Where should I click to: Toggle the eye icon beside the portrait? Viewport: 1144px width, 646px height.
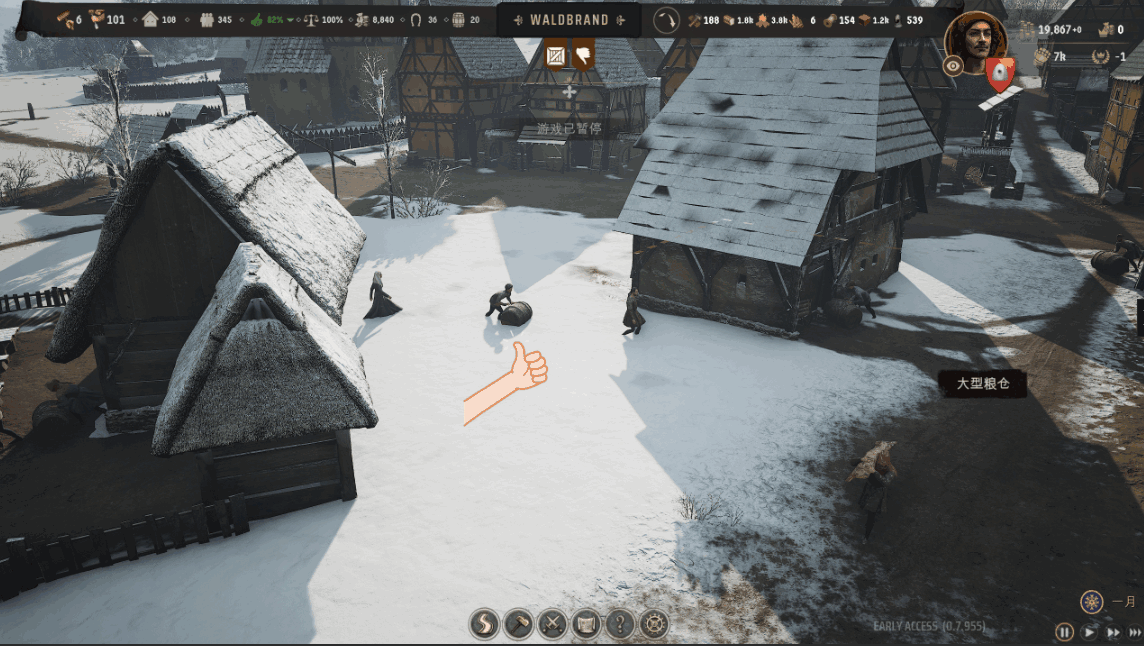954,66
